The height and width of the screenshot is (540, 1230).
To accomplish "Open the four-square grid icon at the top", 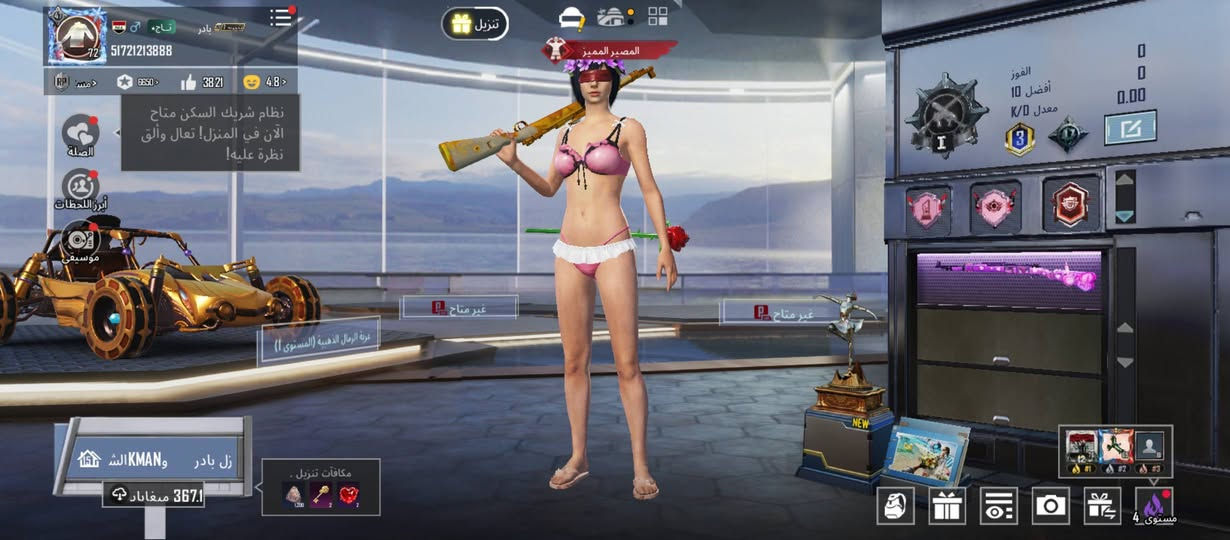I will coord(658,16).
